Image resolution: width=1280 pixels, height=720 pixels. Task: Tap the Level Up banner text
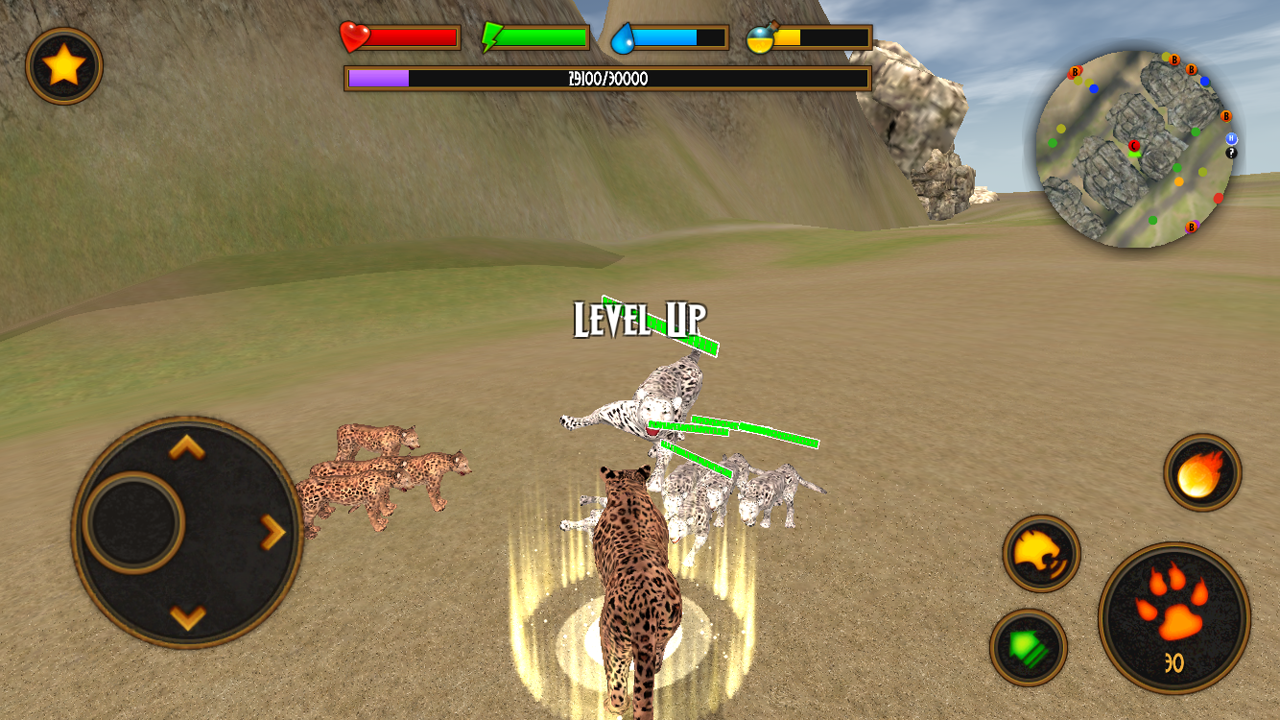[640, 316]
